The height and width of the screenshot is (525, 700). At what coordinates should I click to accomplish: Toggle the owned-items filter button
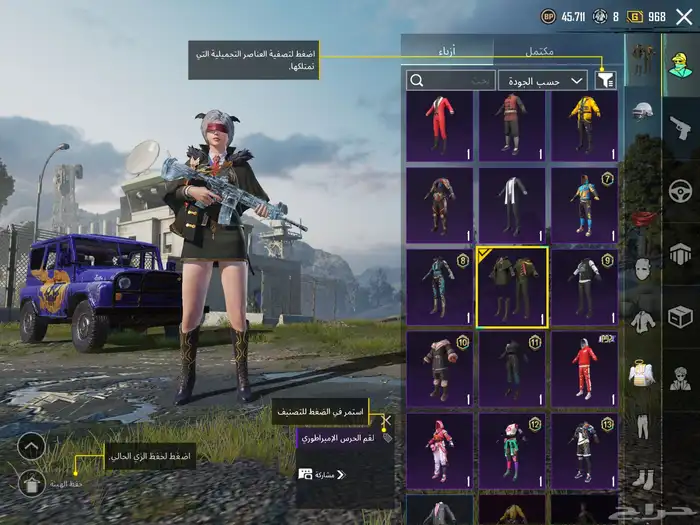[x=605, y=80]
